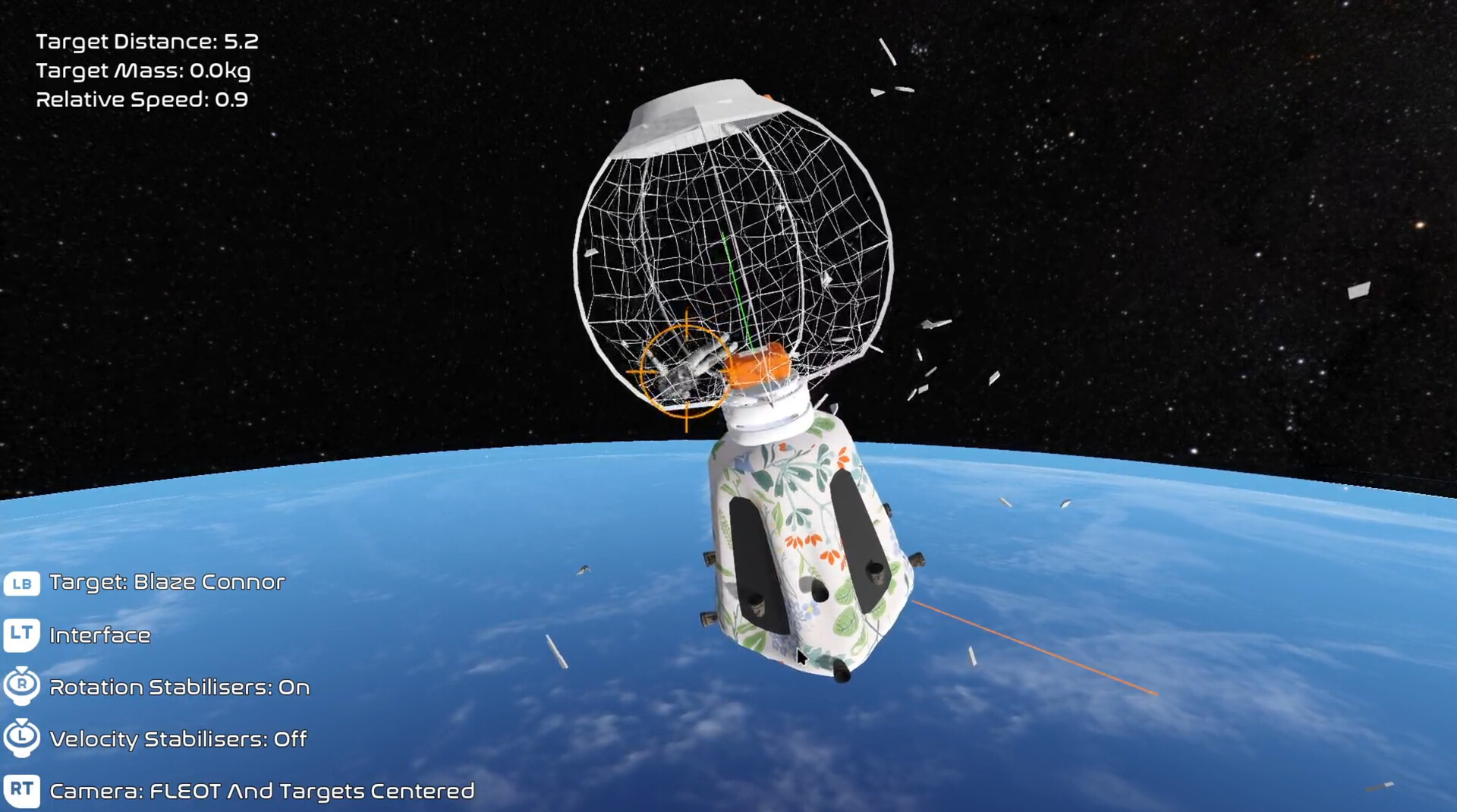Click the LT trigger icon beside Interface
The image size is (1457, 812).
22,635
